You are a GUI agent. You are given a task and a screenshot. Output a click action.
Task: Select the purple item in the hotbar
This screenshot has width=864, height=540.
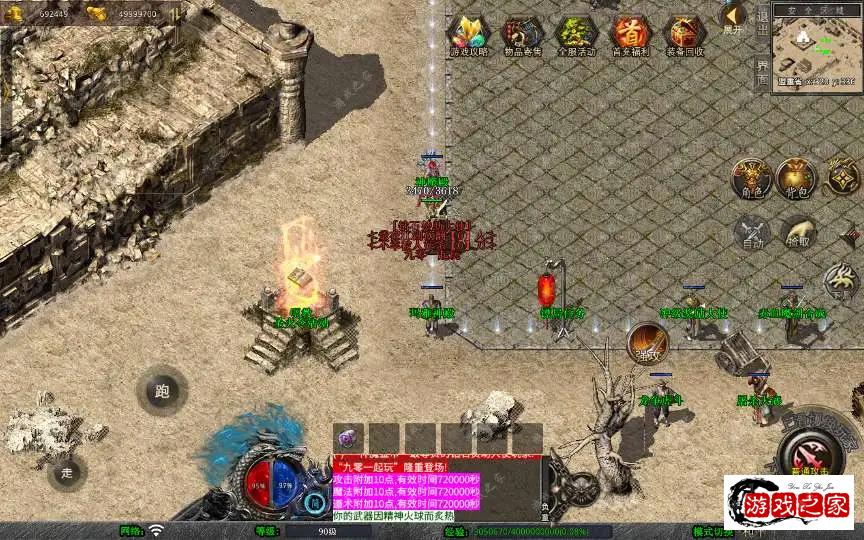click(349, 438)
